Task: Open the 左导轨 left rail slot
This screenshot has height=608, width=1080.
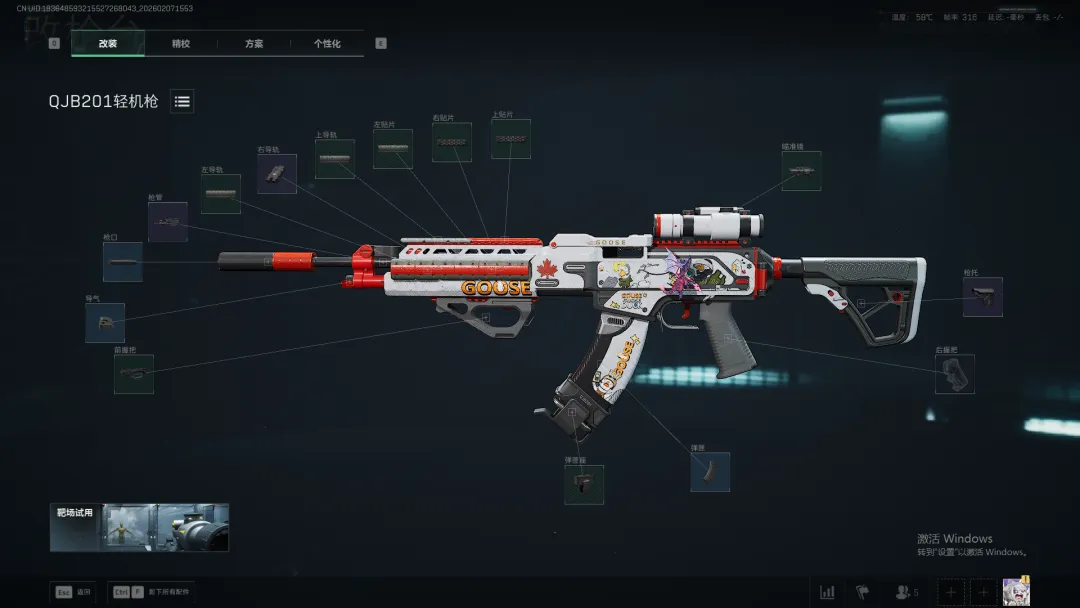Action: 220,194
